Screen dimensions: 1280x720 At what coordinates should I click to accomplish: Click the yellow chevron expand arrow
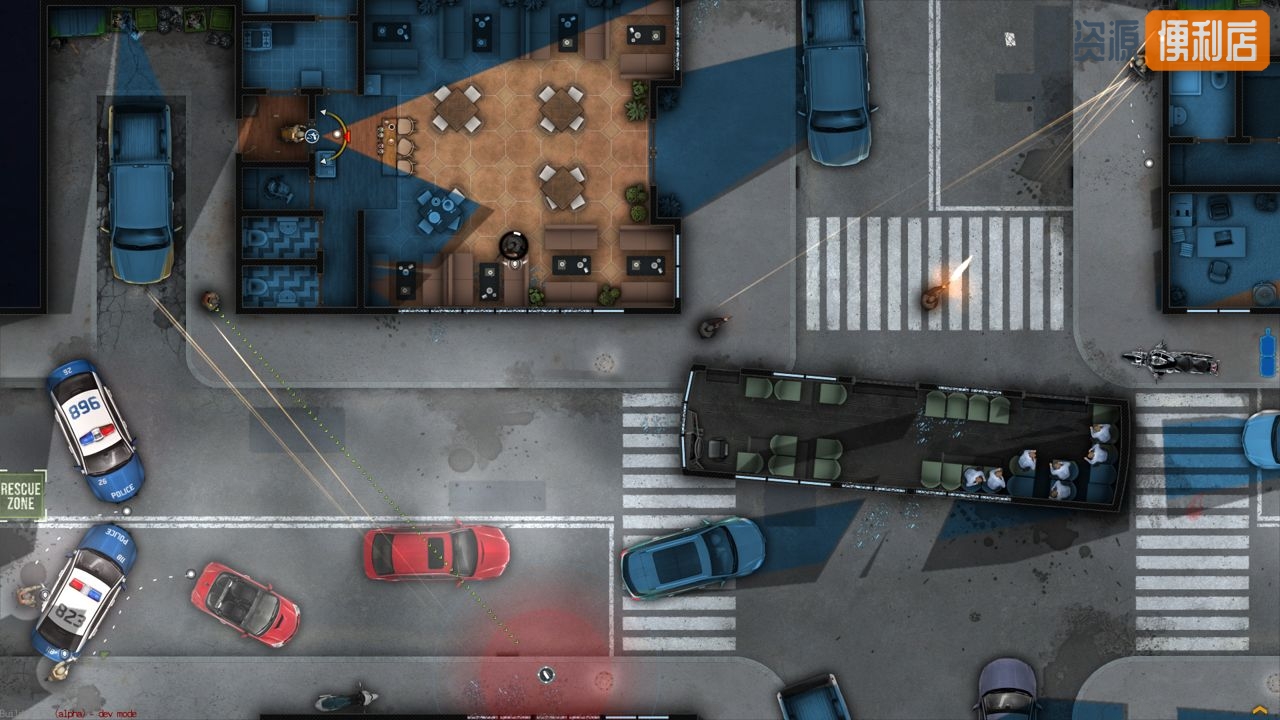point(1259,709)
